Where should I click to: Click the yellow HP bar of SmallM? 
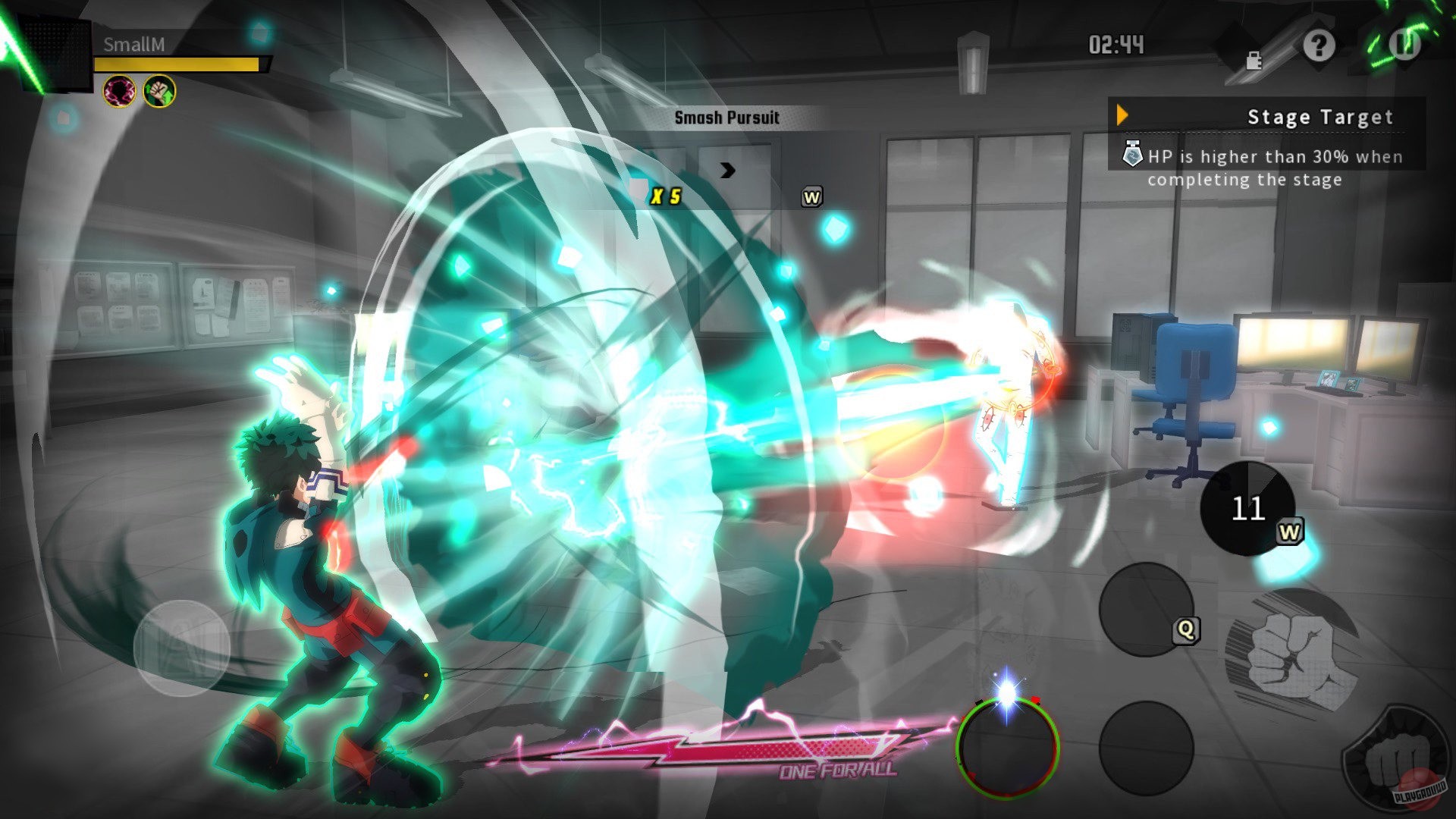[x=174, y=64]
